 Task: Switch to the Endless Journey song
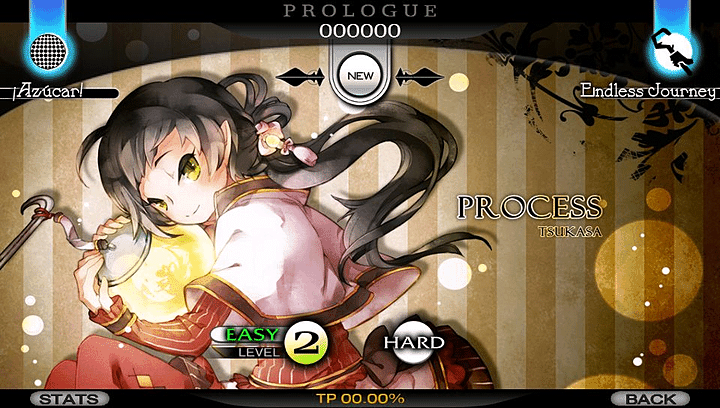650,91
